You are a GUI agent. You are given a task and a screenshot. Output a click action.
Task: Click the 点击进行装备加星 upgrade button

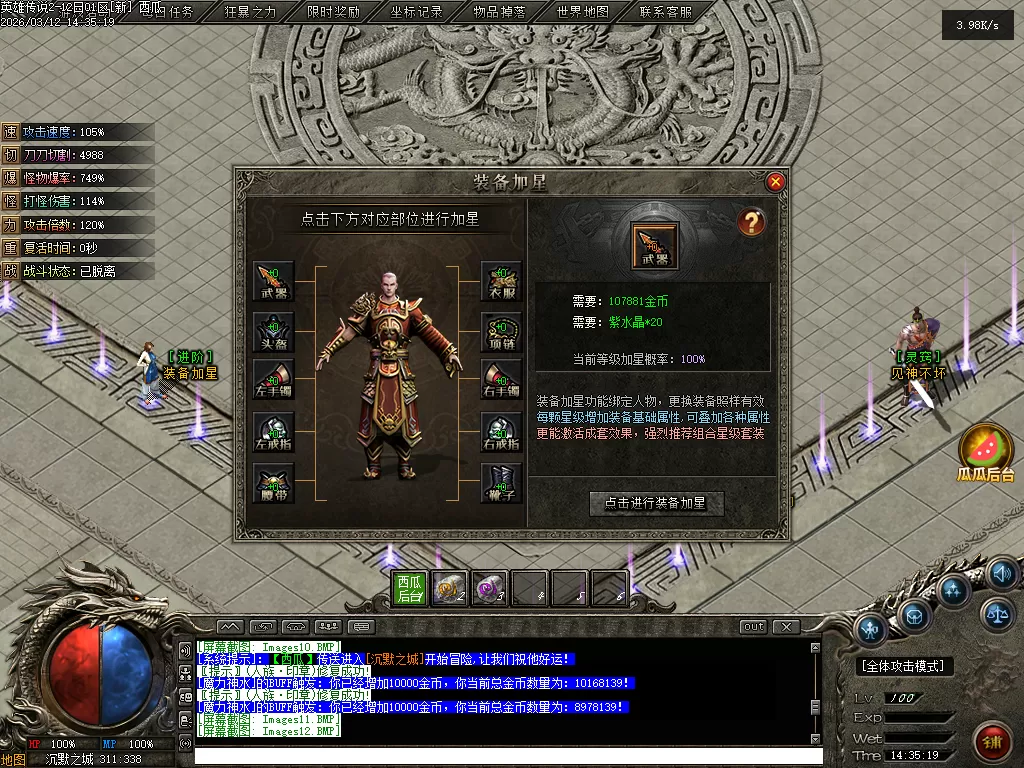(x=655, y=503)
